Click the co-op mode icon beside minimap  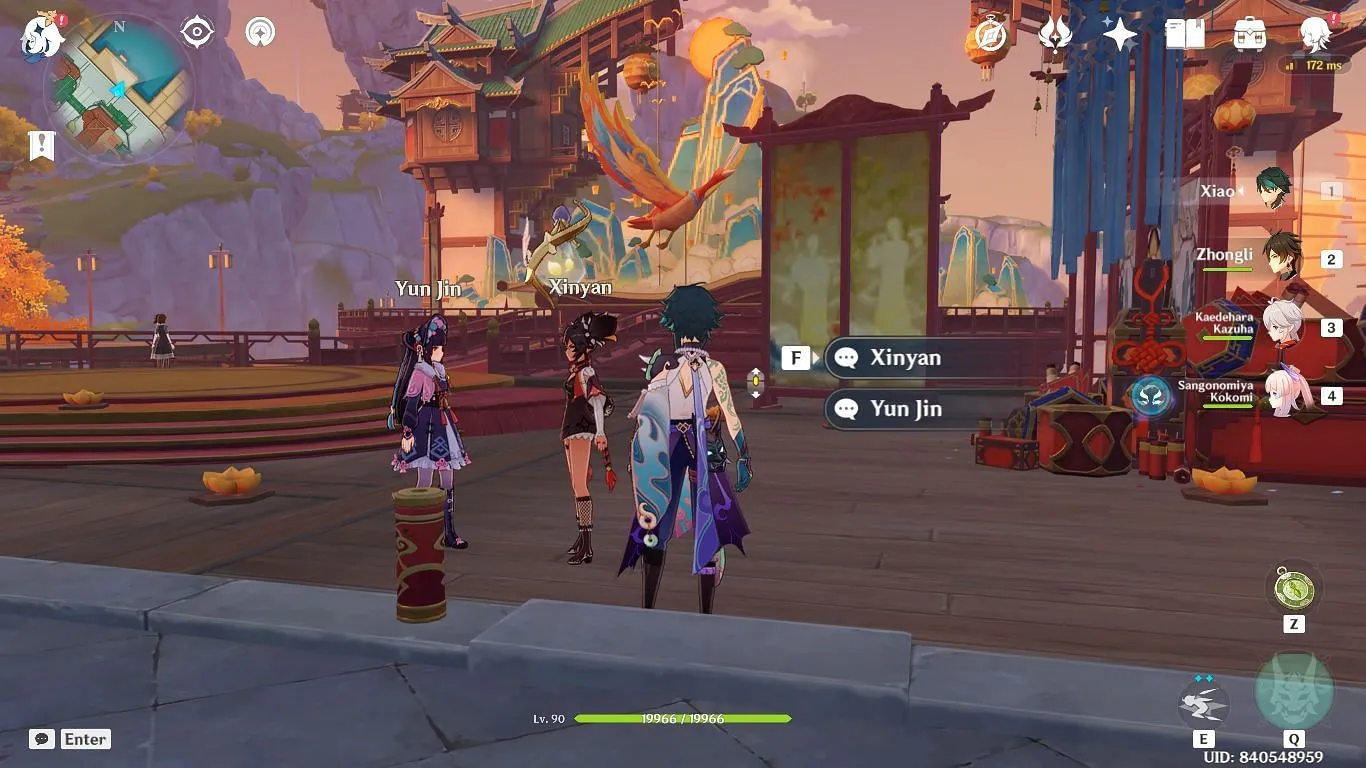(x=261, y=32)
